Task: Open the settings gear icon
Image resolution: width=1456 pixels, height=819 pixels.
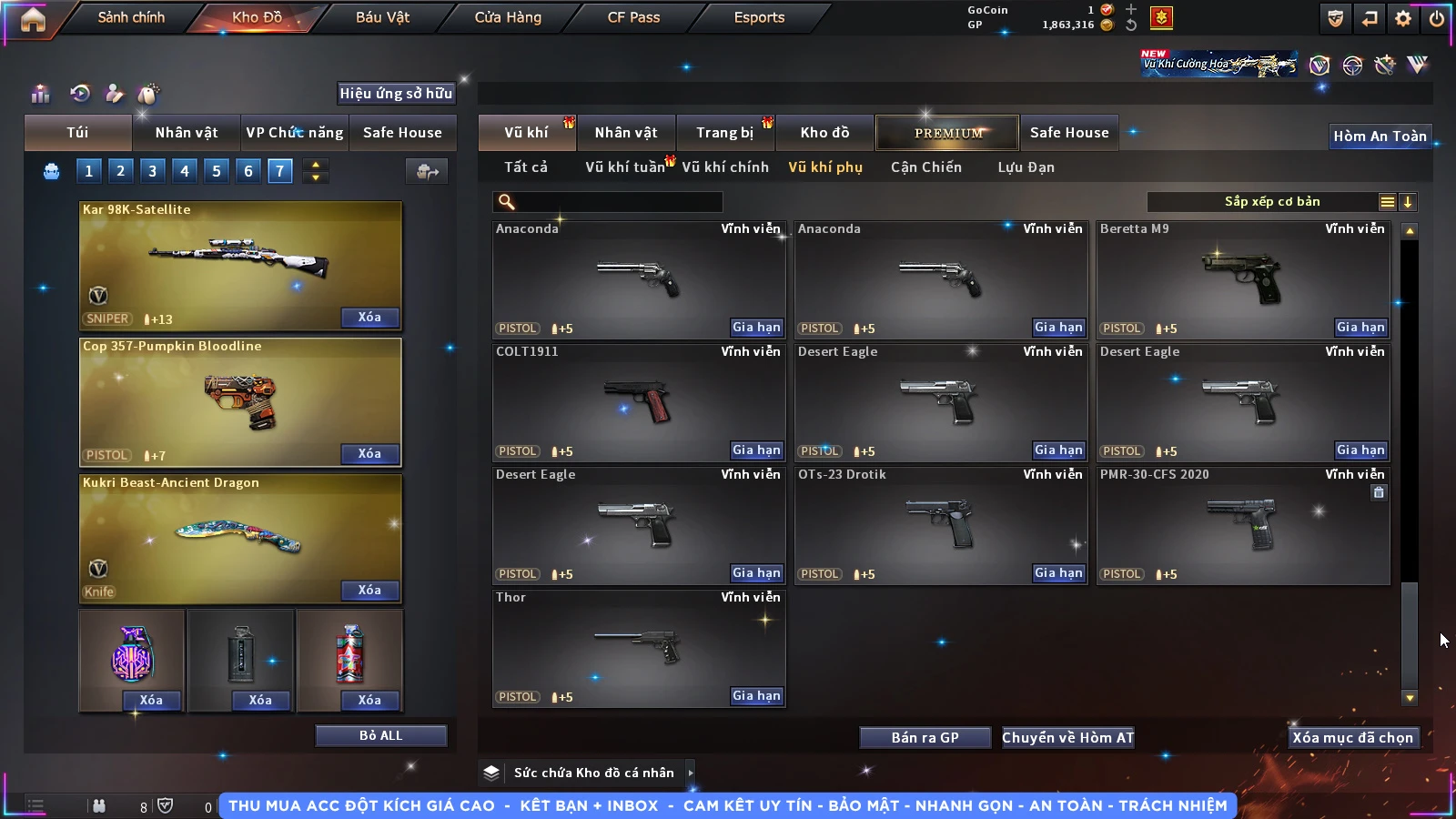Action: 1403,18
